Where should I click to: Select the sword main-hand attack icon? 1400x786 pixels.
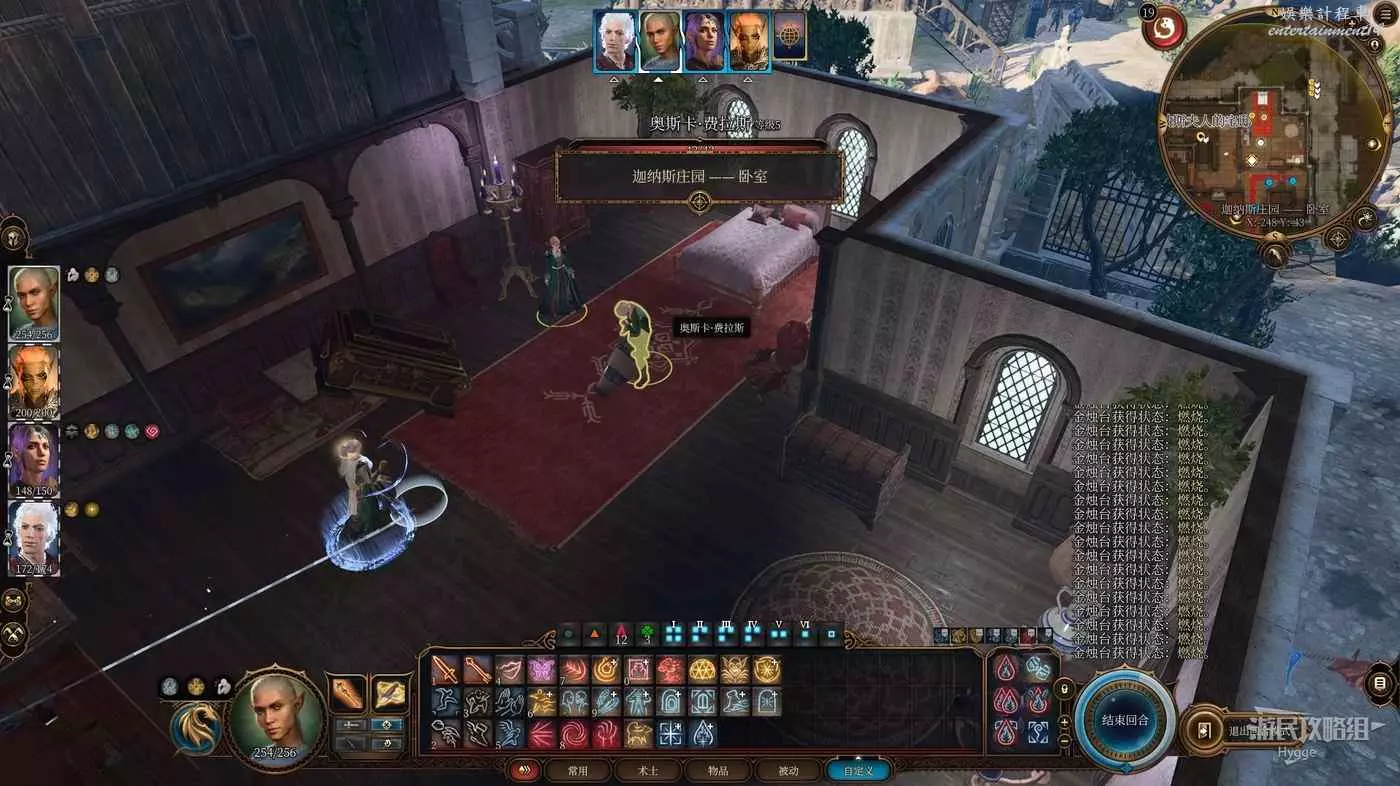[445, 670]
